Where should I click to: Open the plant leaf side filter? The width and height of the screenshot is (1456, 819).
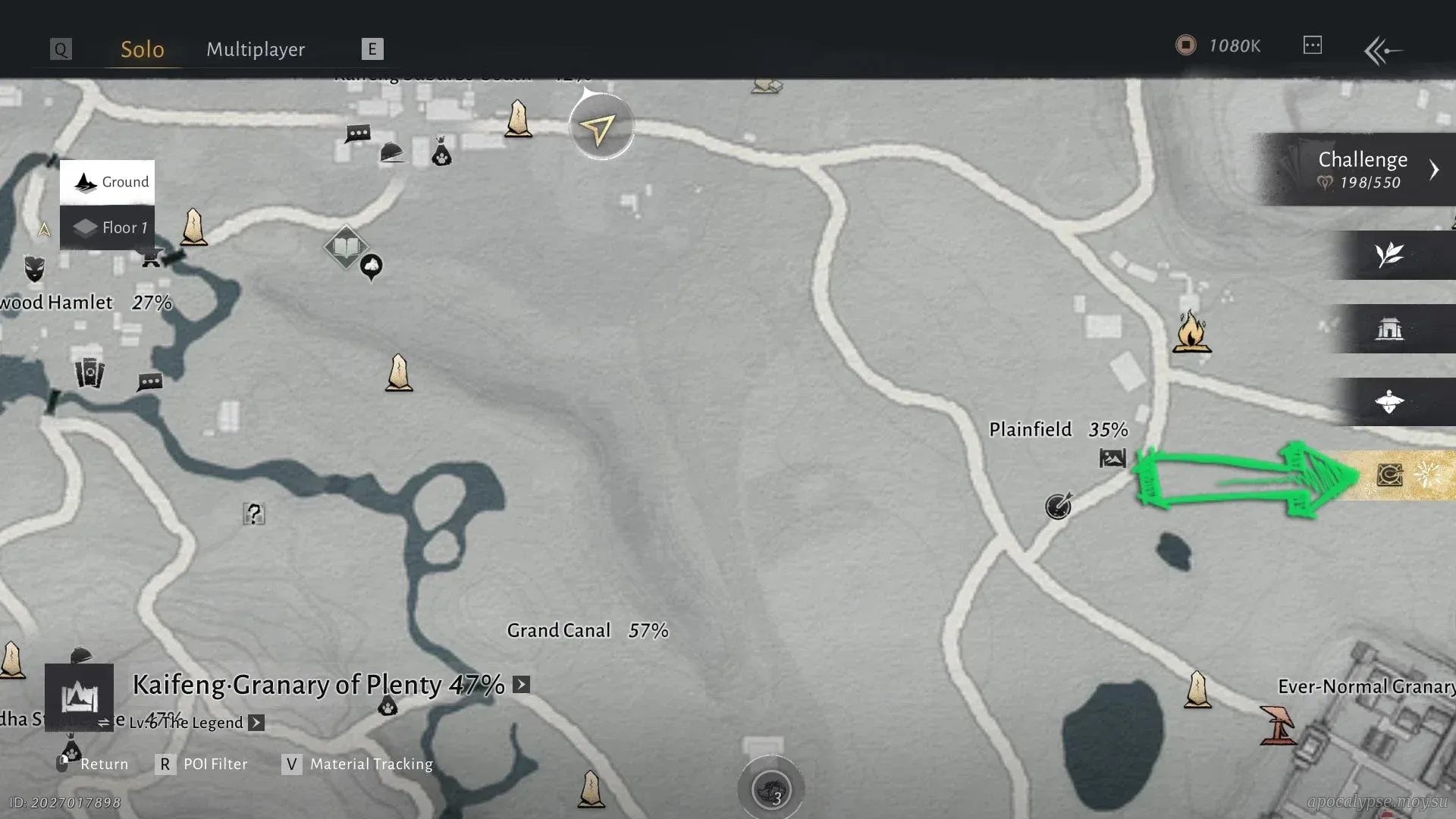click(x=1389, y=255)
